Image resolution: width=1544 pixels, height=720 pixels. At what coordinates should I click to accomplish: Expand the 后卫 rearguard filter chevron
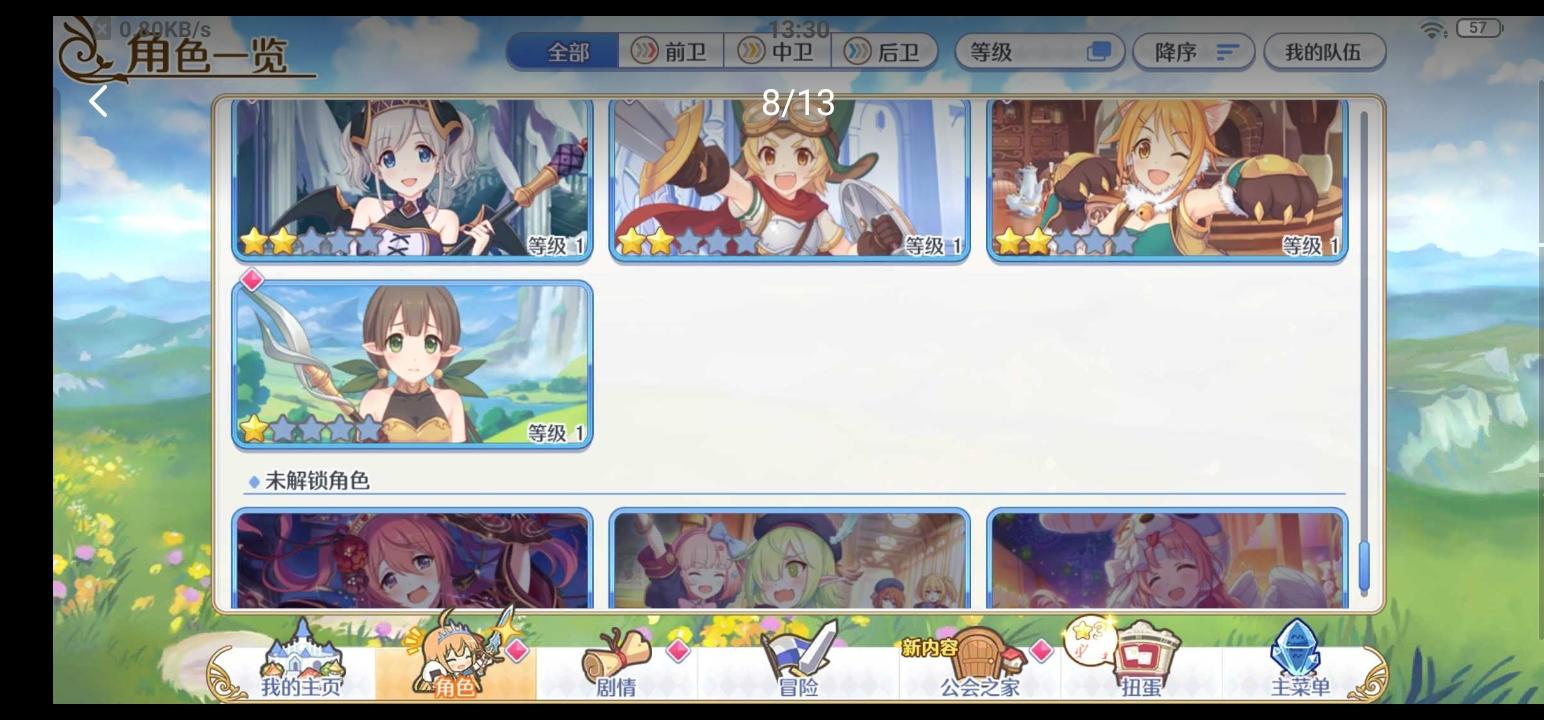click(x=855, y=52)
